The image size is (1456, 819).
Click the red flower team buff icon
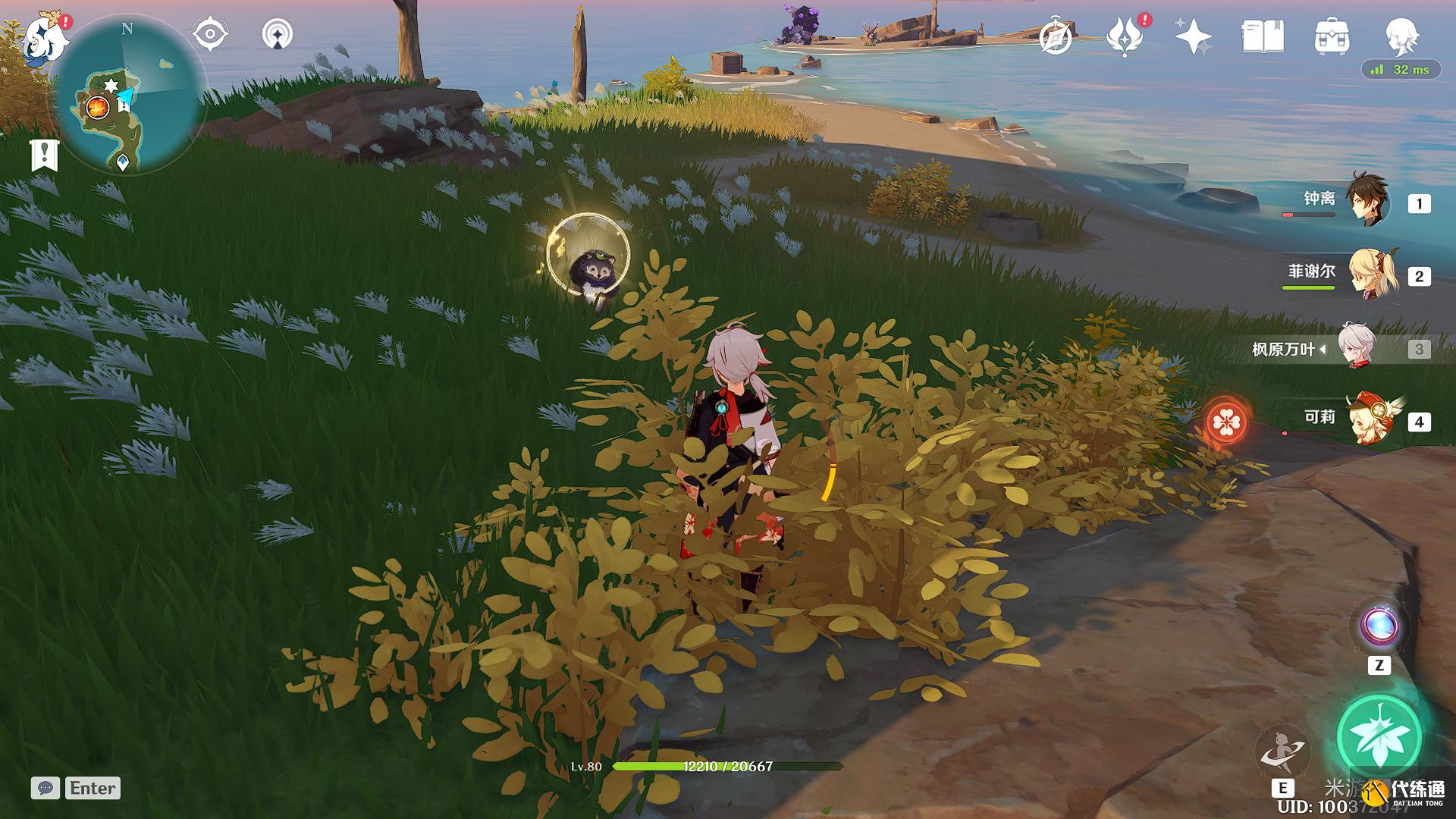(x=1225, y=421)
